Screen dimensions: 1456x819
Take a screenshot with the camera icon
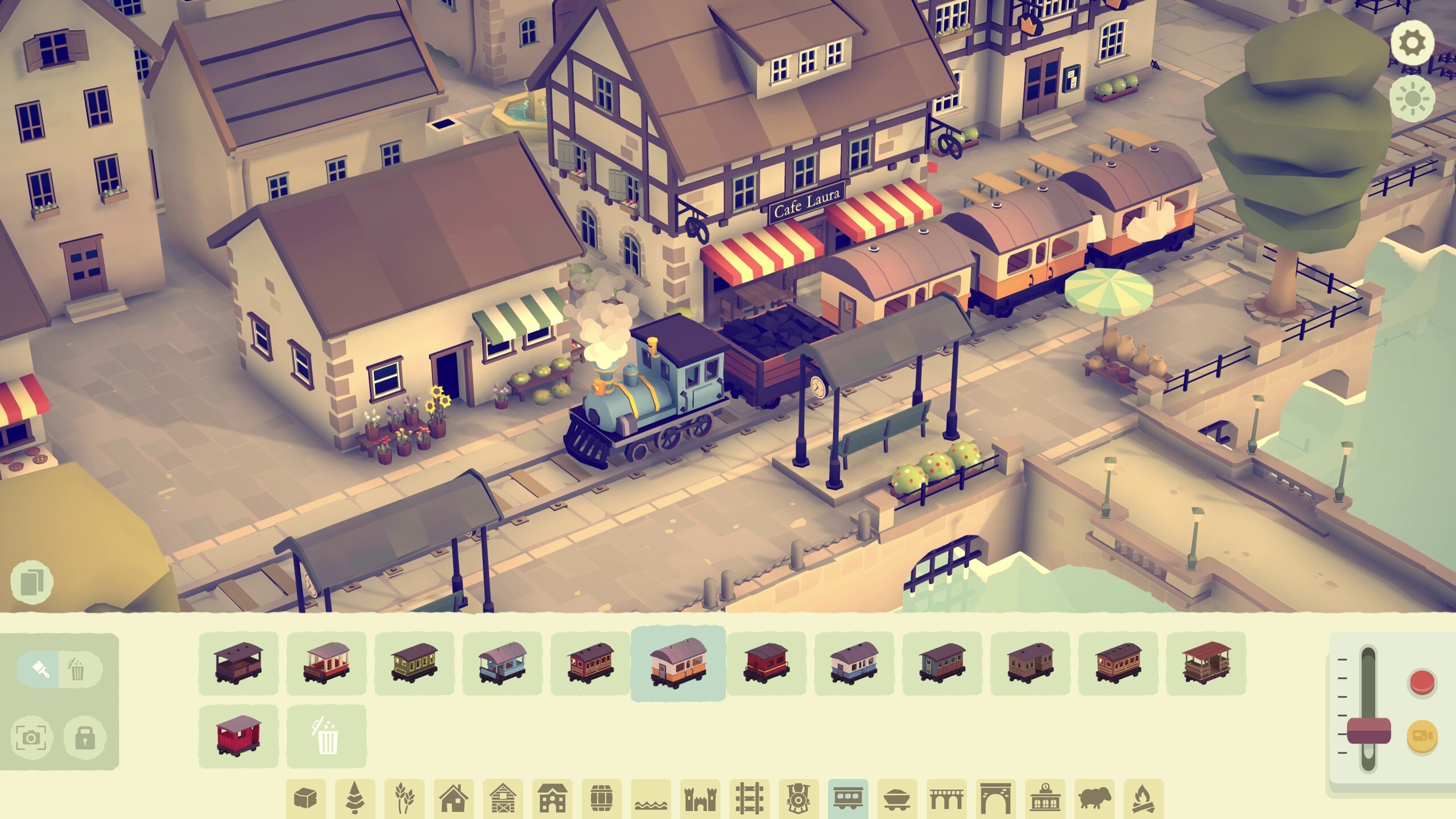point(31,738)
